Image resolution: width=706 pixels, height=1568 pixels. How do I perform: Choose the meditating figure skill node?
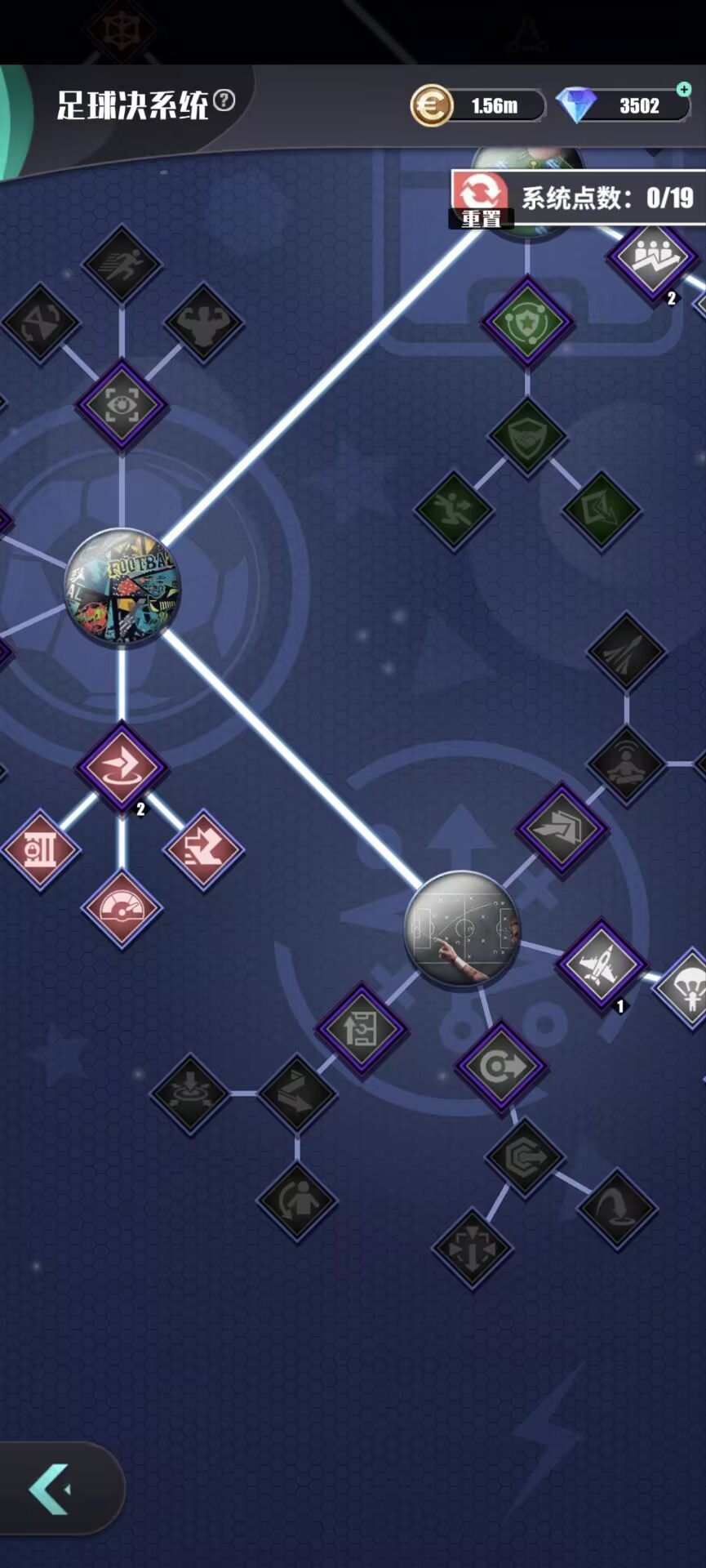[x=626, y=765]
